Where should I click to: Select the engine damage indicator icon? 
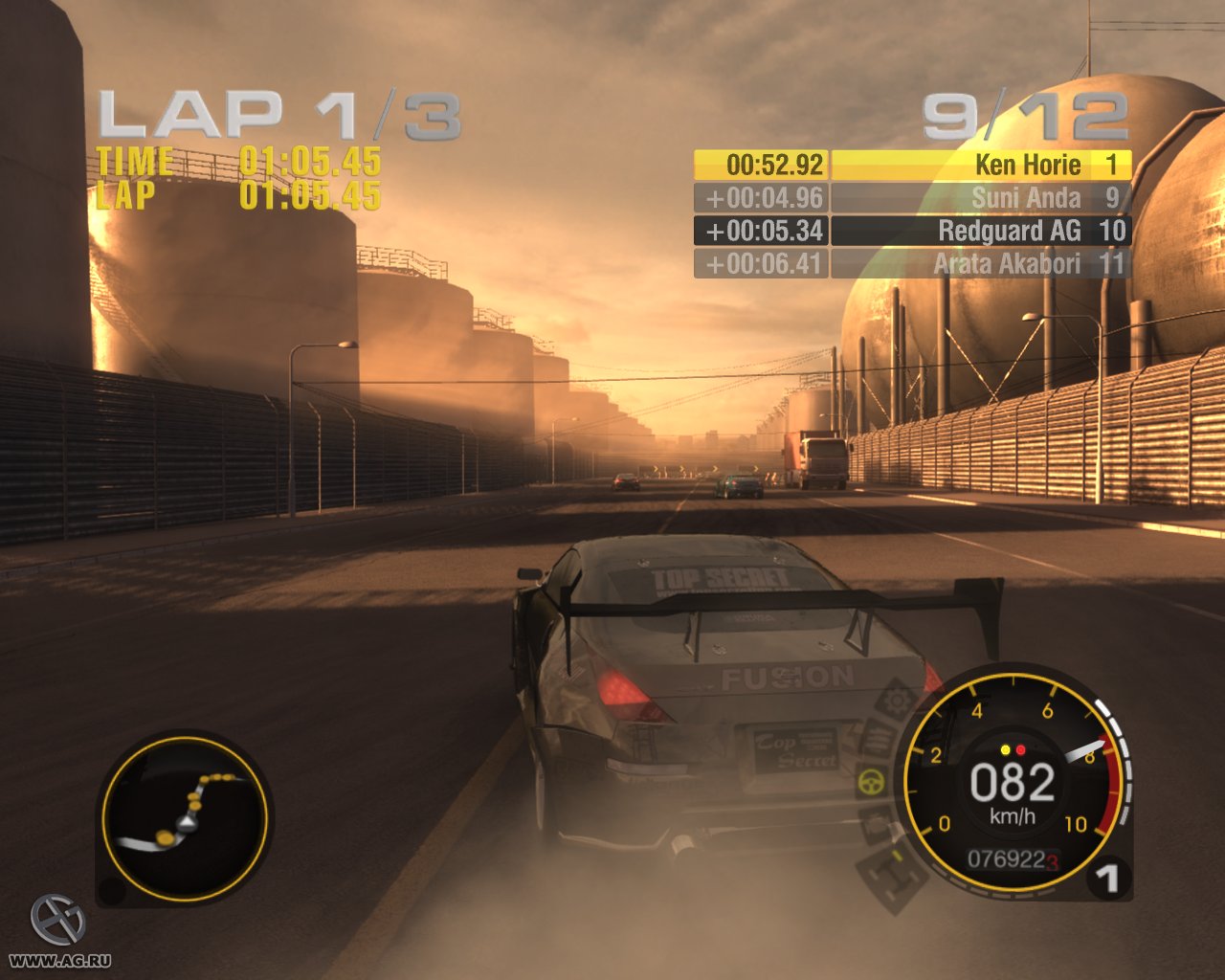pos(877,739)
